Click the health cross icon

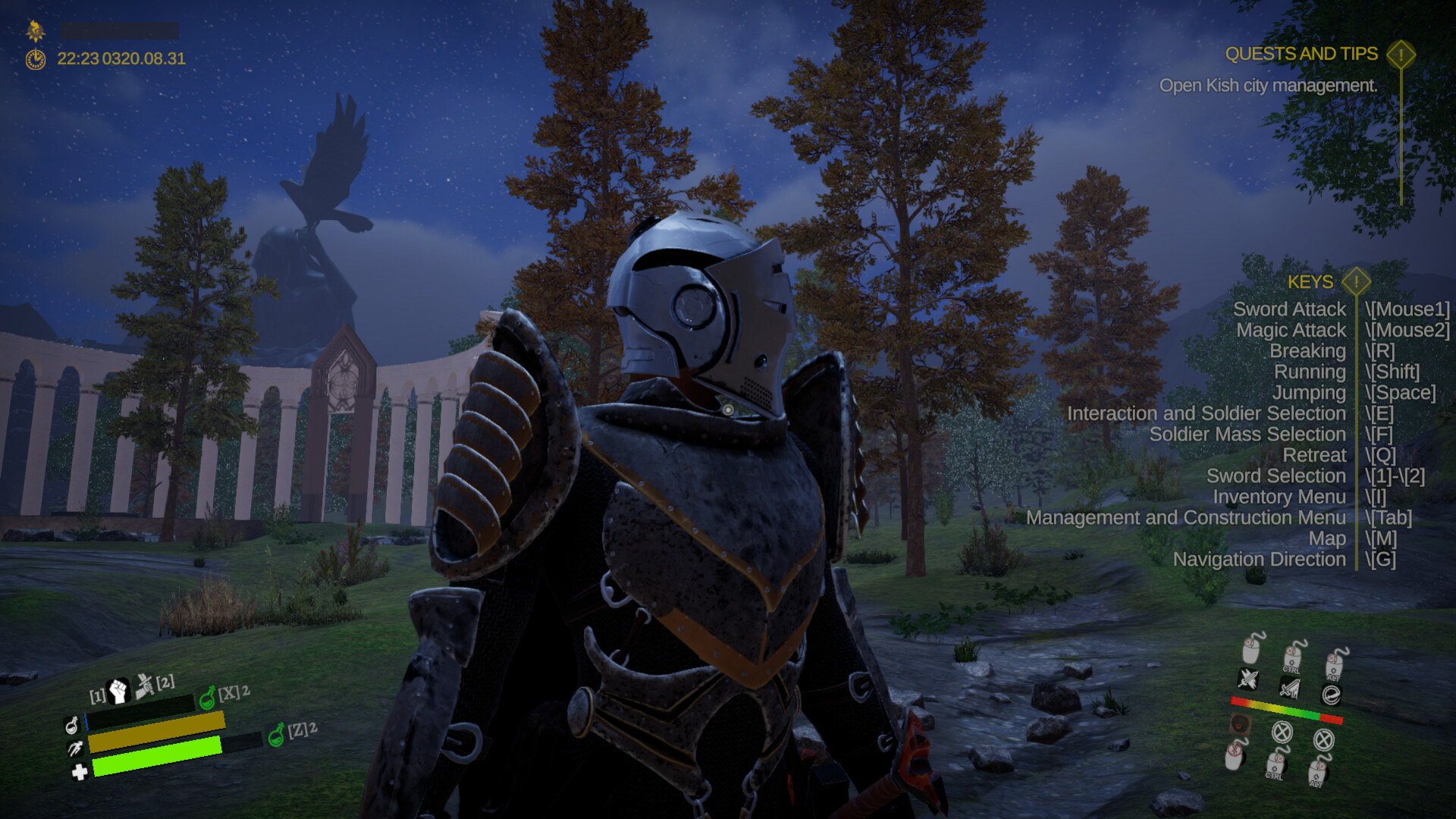tap(80, 773)
